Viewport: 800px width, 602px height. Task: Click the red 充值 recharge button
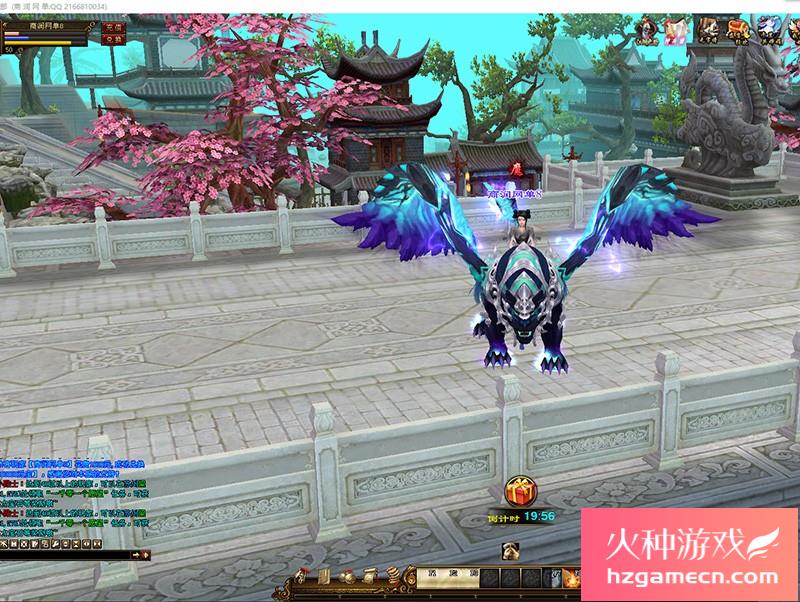point(113,28)
